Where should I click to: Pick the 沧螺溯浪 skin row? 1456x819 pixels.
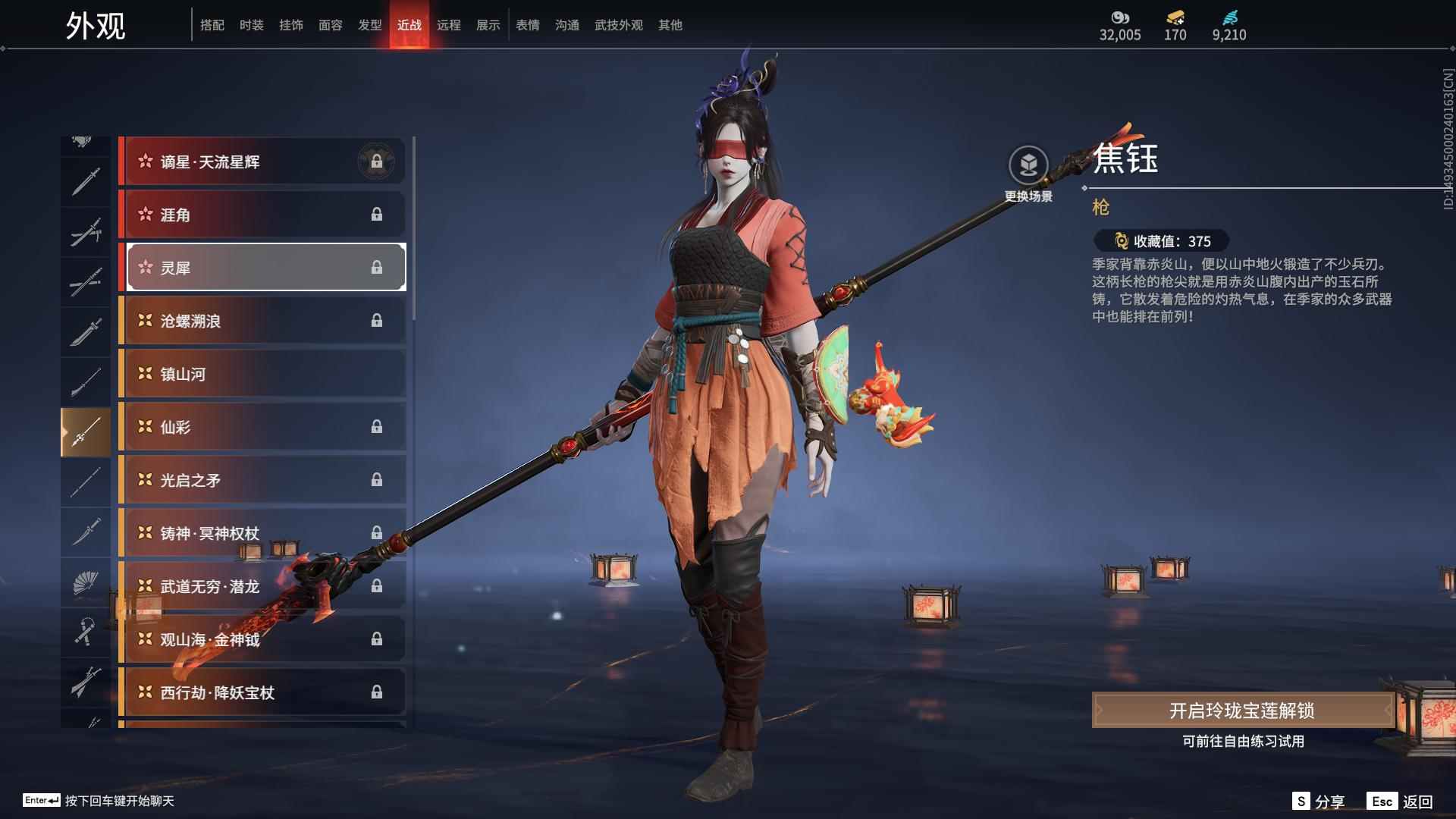click(262, 321)
